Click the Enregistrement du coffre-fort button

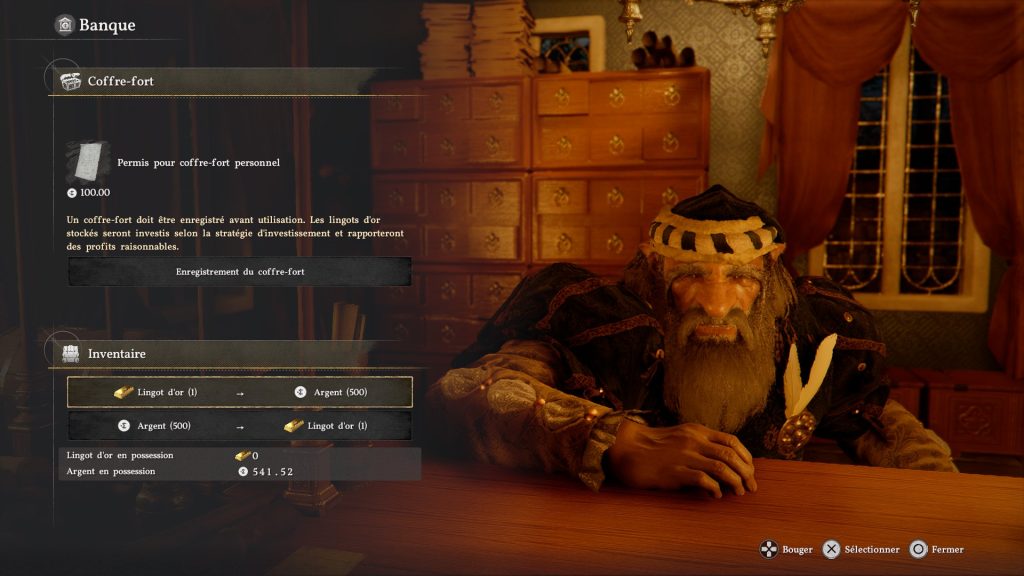pyautogui.click(x=240, y=271)
